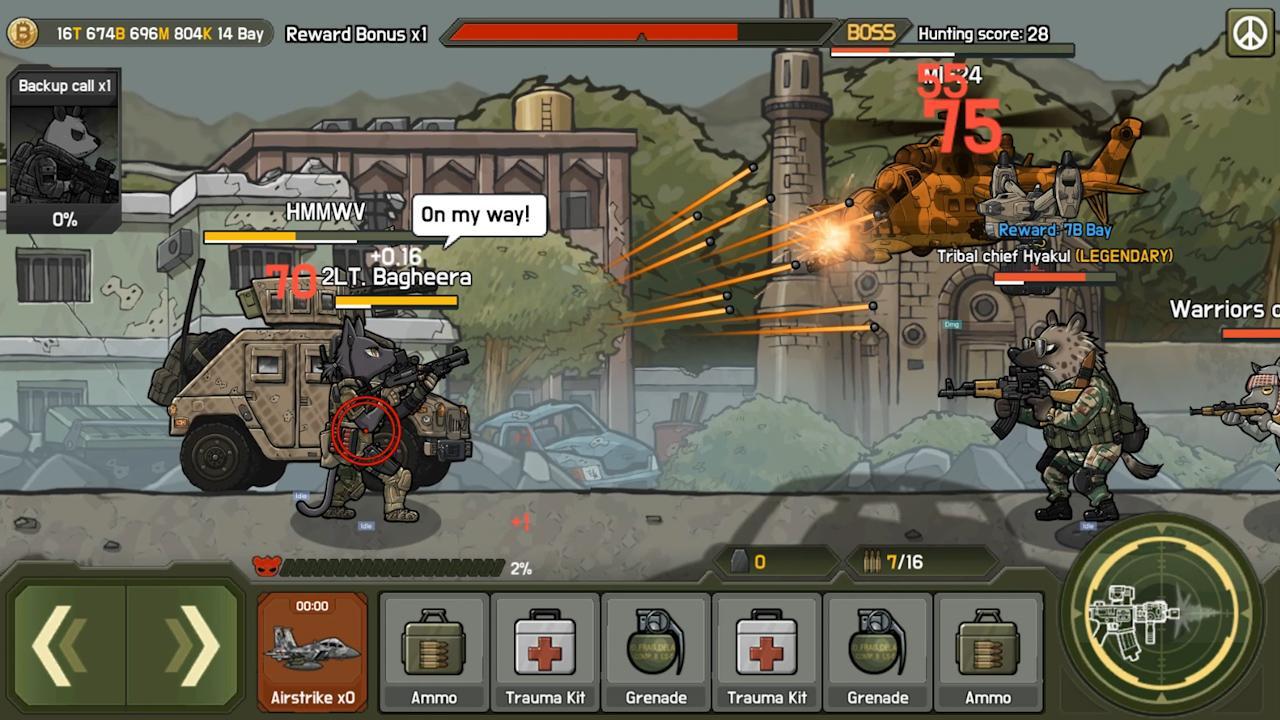Image resolution: width=1280 pixels, height=720 pixels.
Task: Open the Hunting score display
Action: tap(985, 34)
